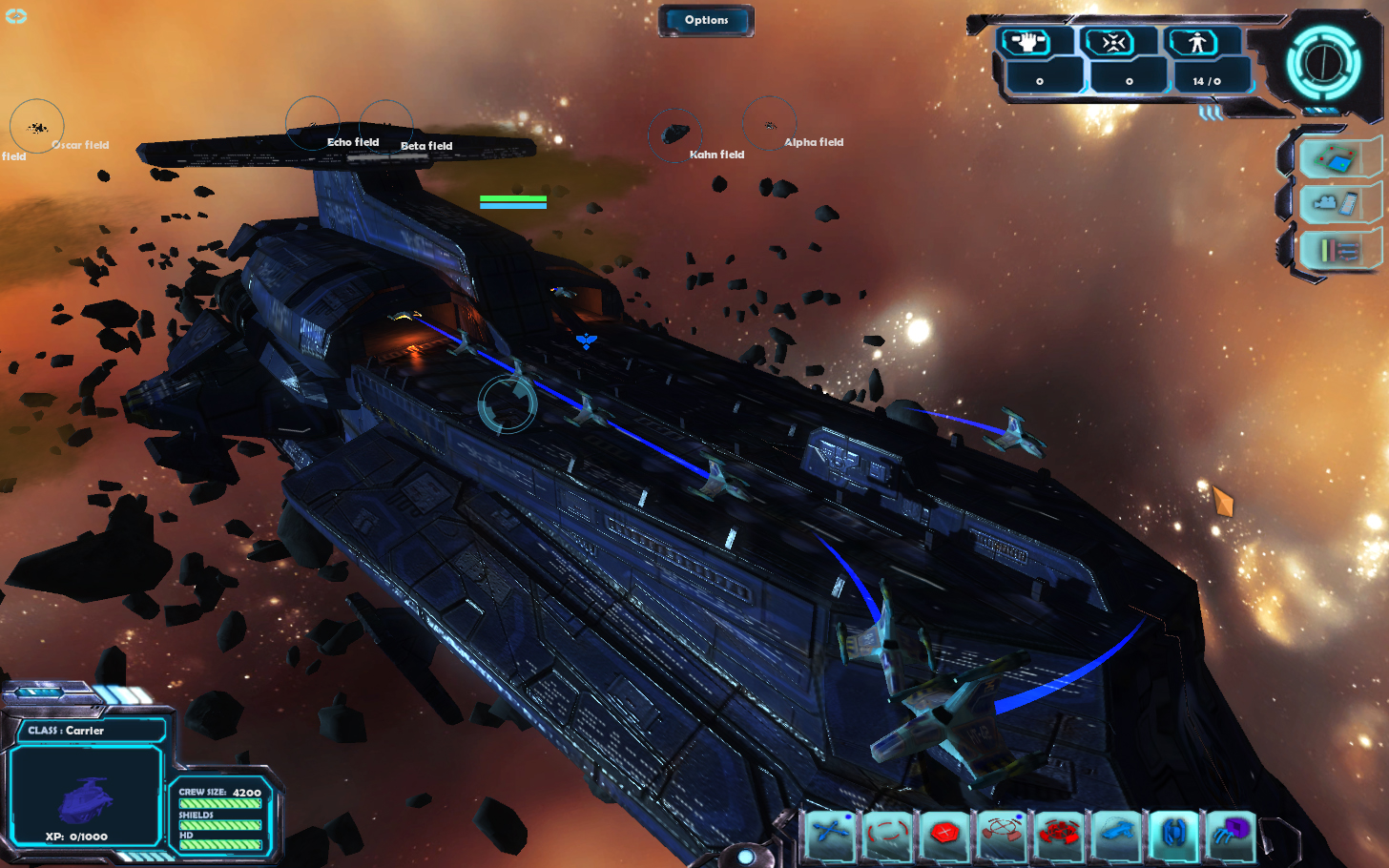Screen dimensions: 1389x868
Task: Open the colored bars list panel
Action: click(x=1337, y=250)
